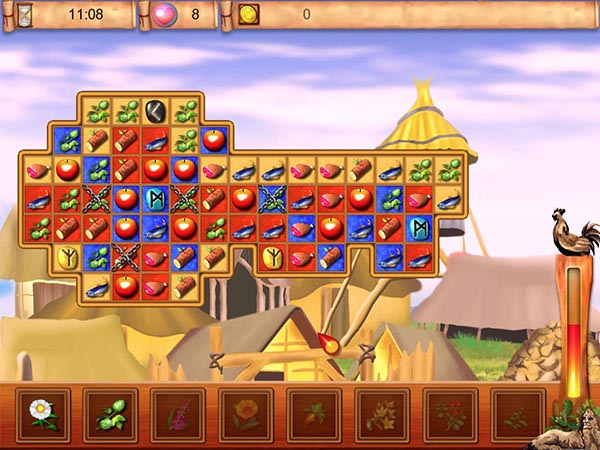Screen dimensions: 600x450
Task: Click the fish tile beneath the black rune
Action: point(155,141)
